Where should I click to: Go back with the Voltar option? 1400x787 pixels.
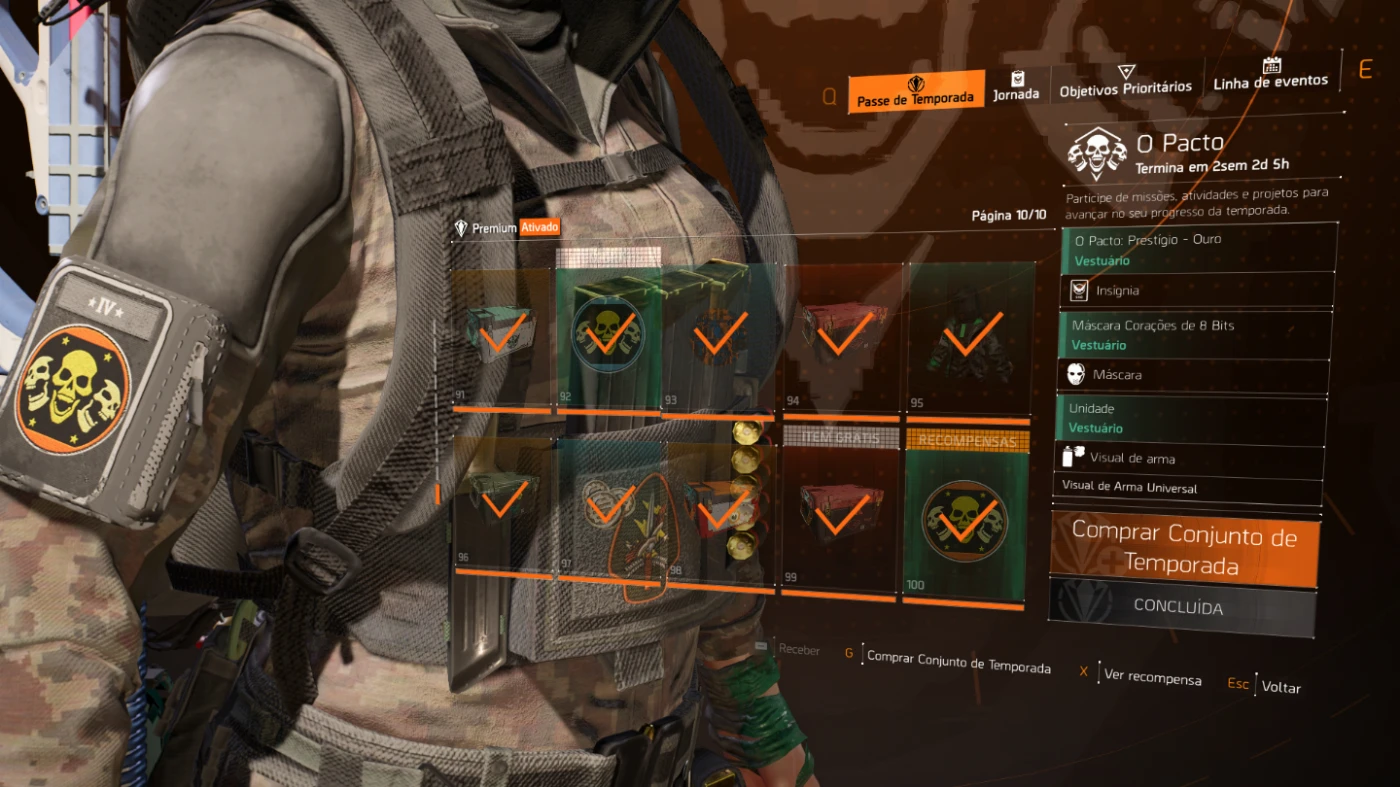click(x=1280, y=687)
